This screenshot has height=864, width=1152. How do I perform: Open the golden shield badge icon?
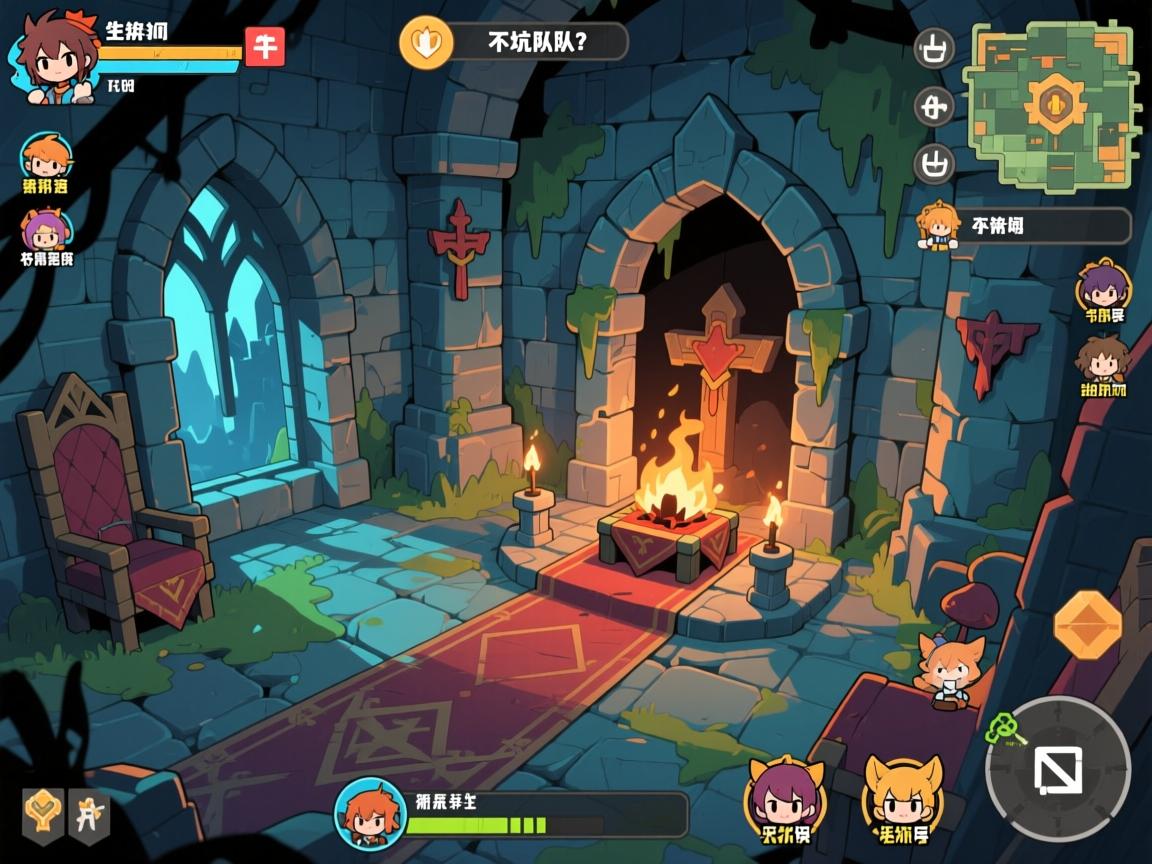tap(43, 810)
